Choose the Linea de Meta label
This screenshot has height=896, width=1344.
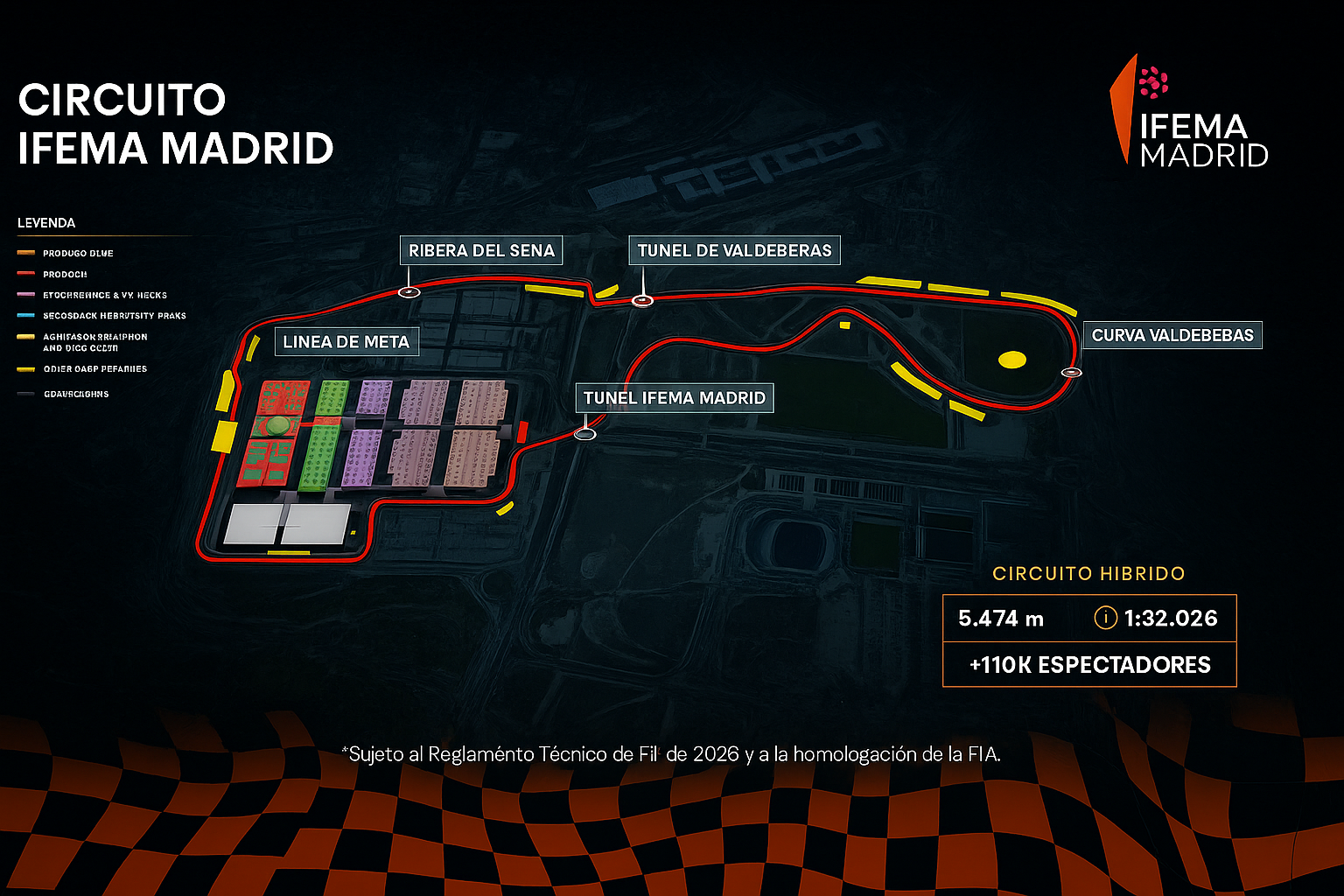pyautogui.click(x=346, y=342)
